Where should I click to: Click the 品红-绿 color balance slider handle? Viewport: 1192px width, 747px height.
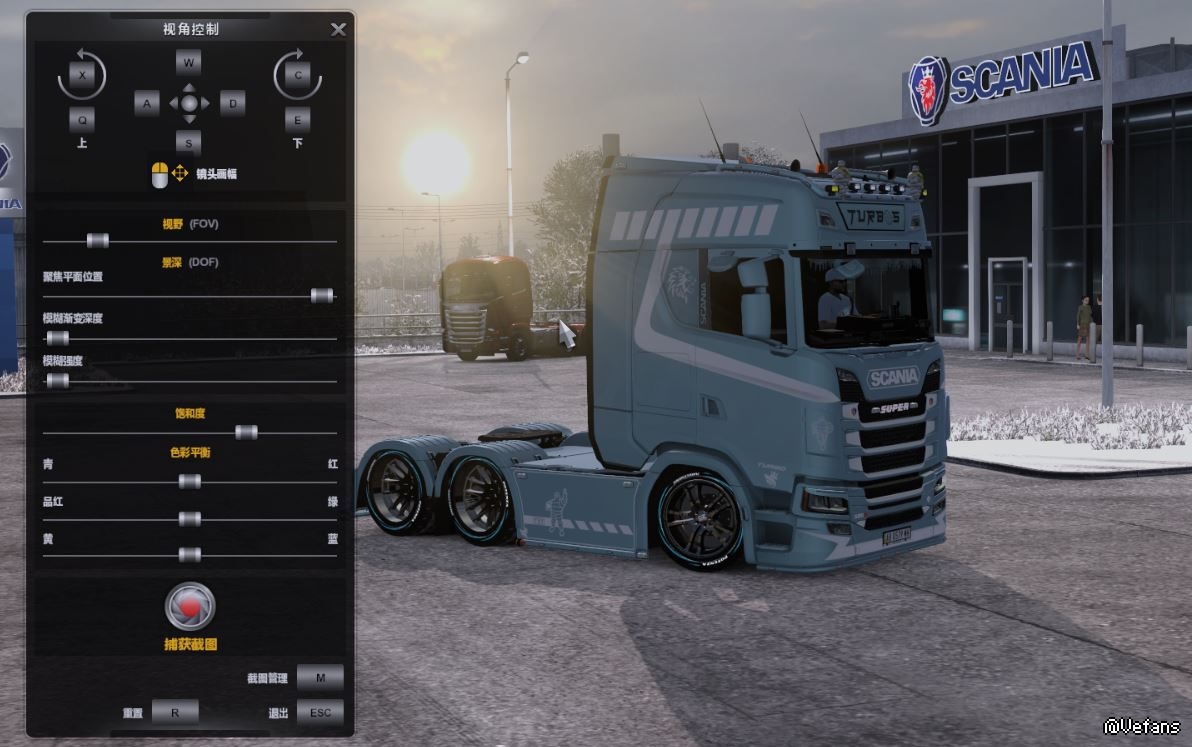pos(189,519)
